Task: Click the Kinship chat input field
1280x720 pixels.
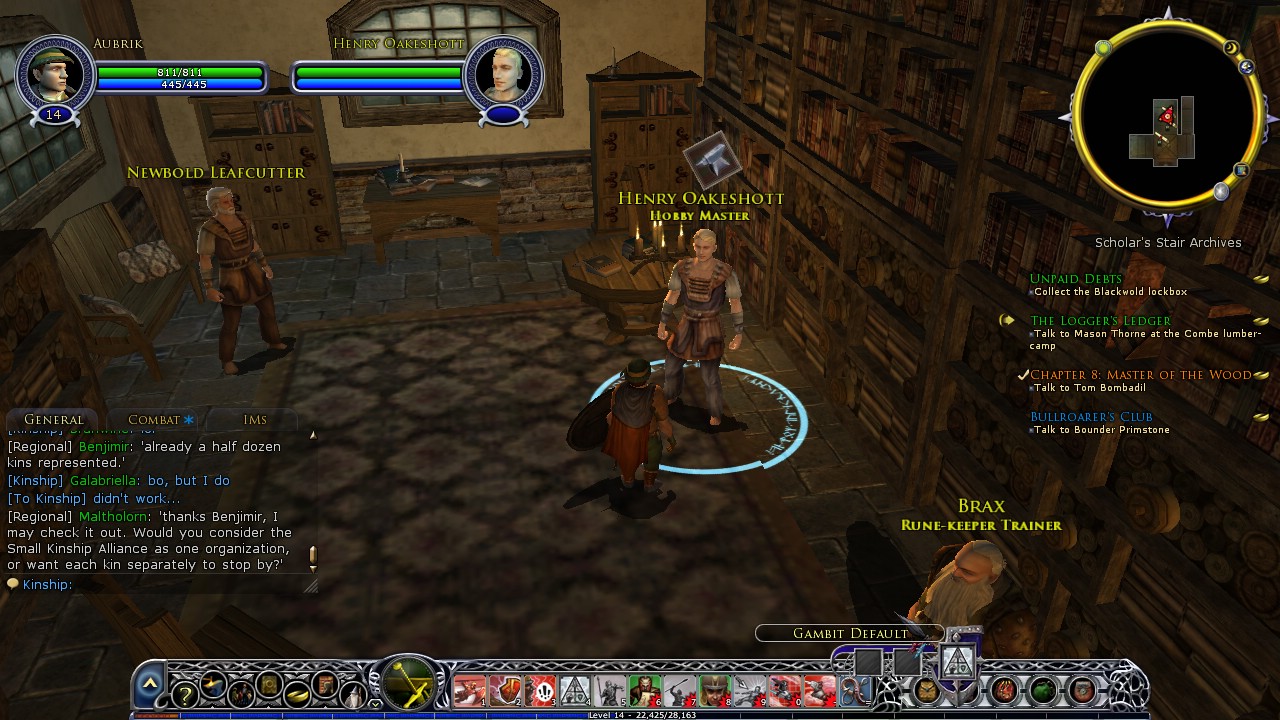Action: (180, 584)
